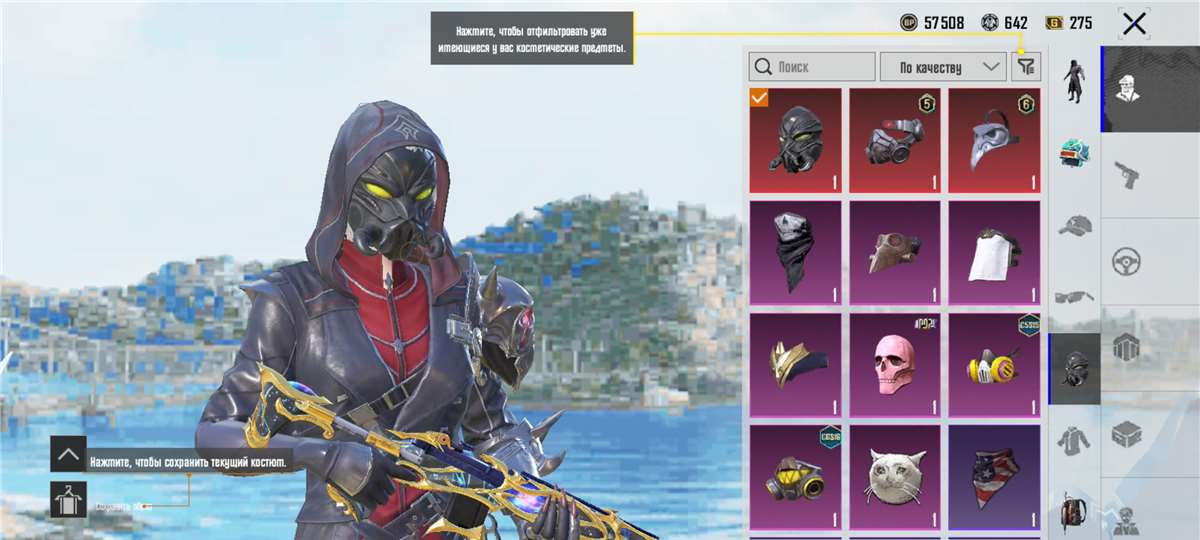Pick the yellow headphone-style respirator mask
The width and height of the screenshot is (1200, 540).
(994, 365)
